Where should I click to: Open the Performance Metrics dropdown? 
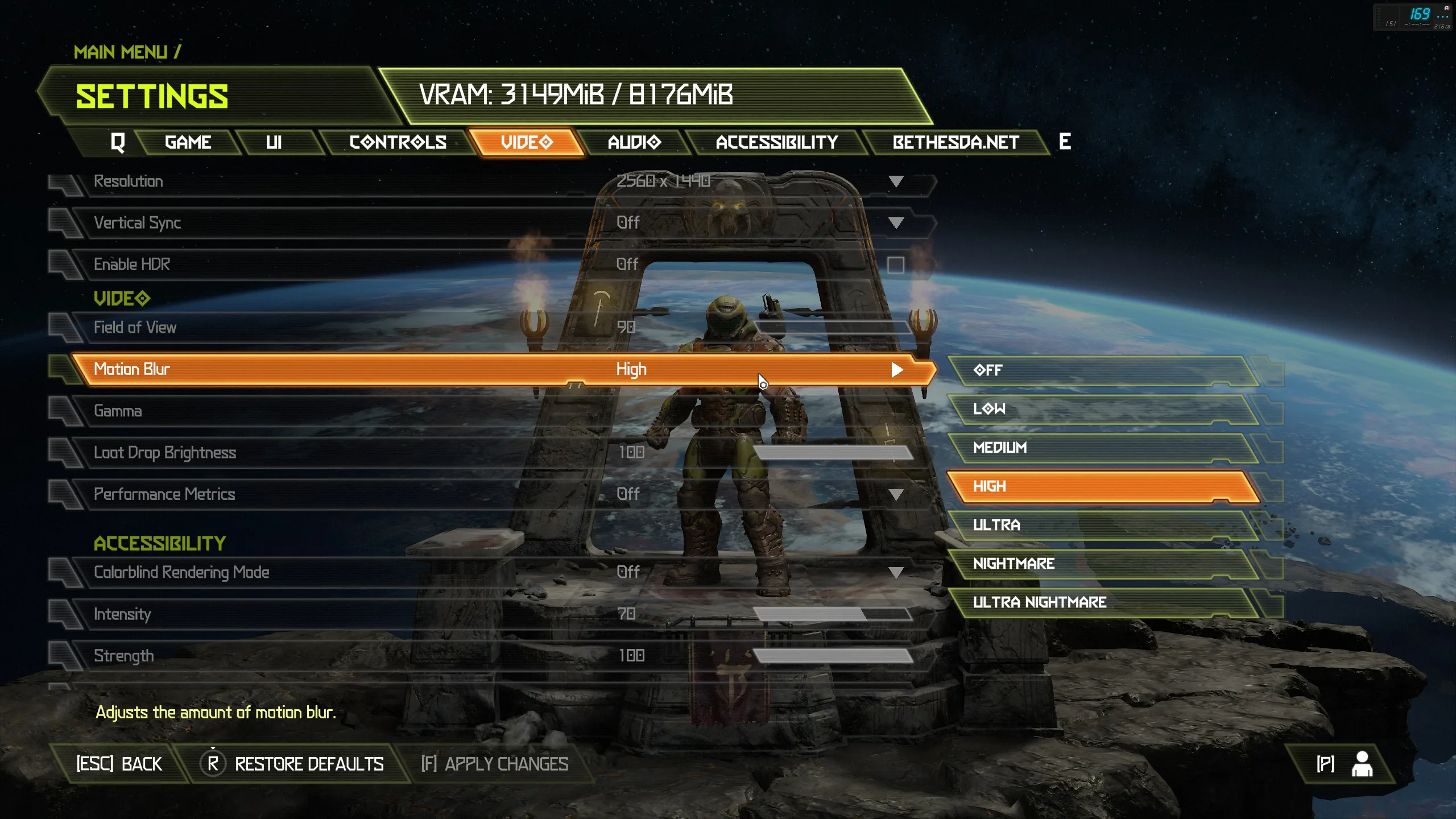(x=896, y=494)
